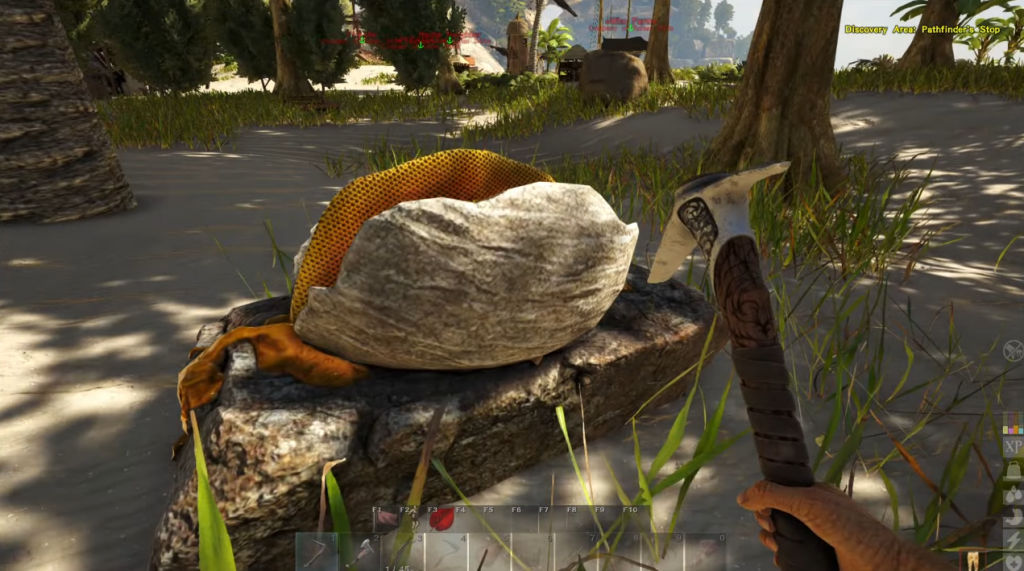
Task: Choose the red item in the F3 slot
Action: [x=441, y=519]
